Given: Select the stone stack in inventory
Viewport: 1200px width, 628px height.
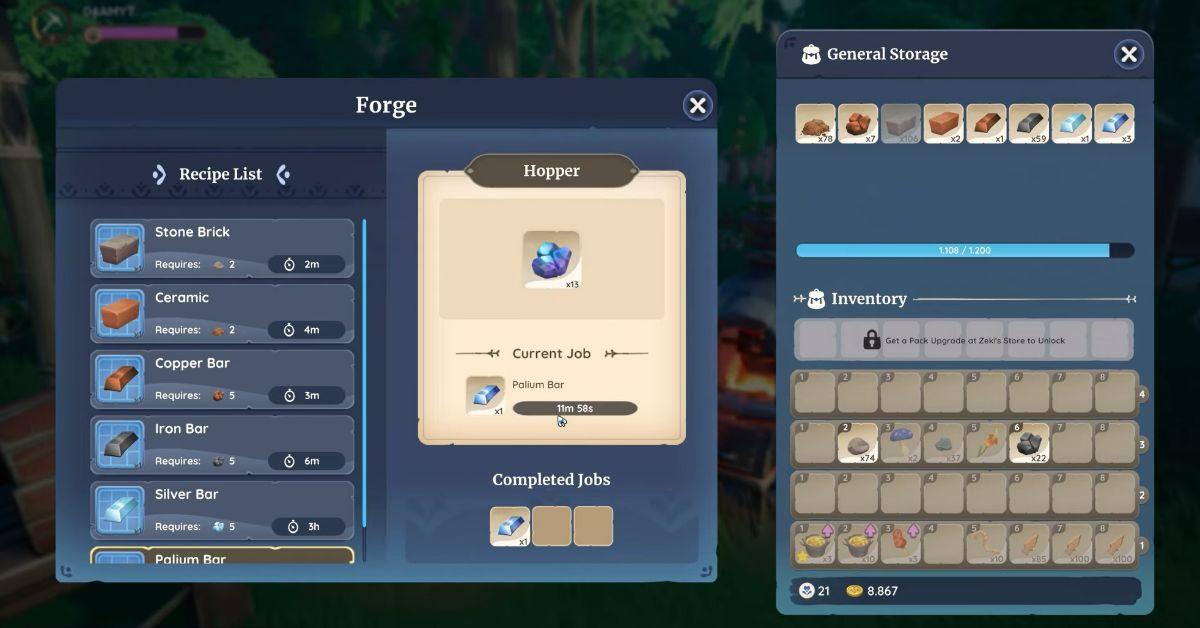Looking at the screenshot, I should tap(858, 443).
